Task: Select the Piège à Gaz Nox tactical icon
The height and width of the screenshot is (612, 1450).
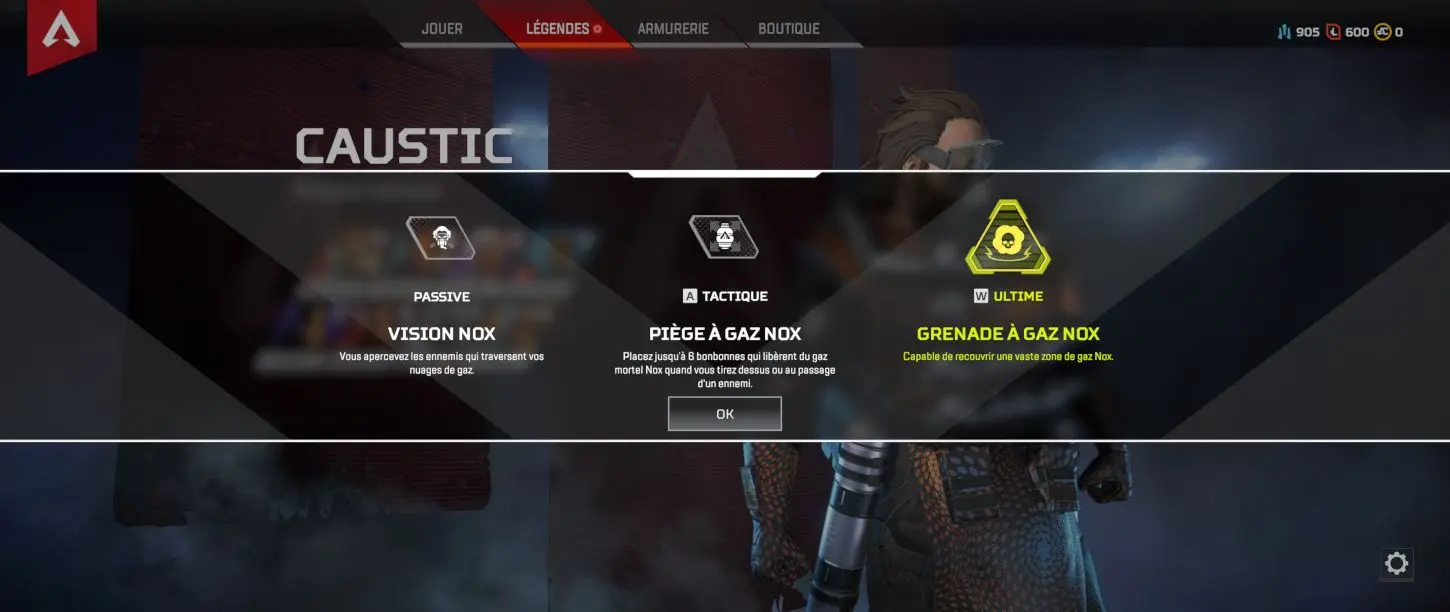Action: pyautogui.click(x=724, y=237)
